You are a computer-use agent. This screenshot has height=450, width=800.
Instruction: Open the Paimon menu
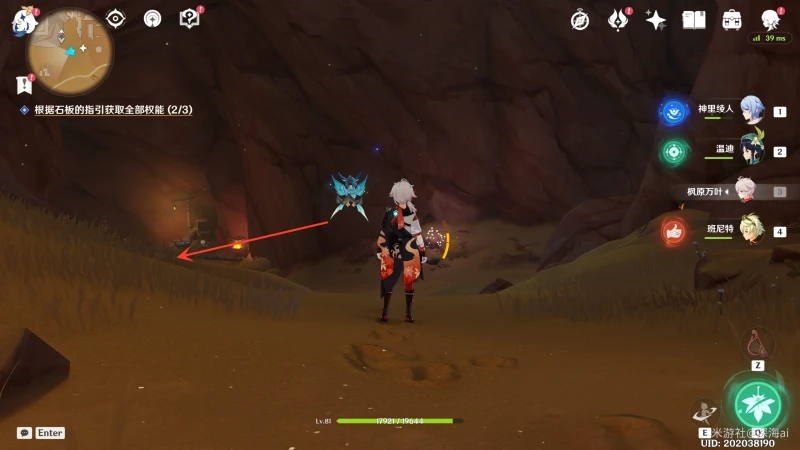[22, 22]
